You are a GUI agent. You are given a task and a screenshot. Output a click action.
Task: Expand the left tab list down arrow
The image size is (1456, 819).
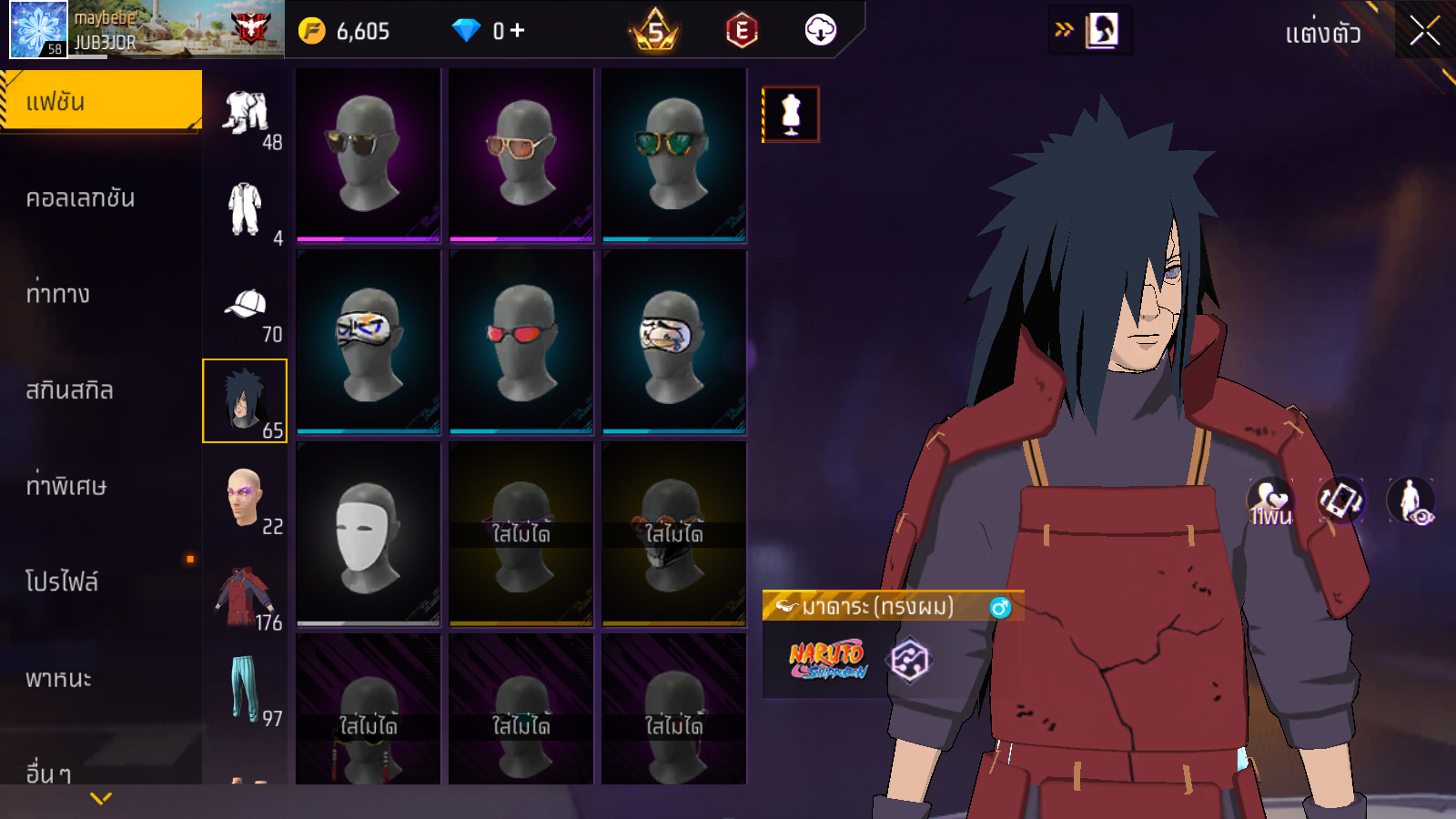[x=101, y=798]
